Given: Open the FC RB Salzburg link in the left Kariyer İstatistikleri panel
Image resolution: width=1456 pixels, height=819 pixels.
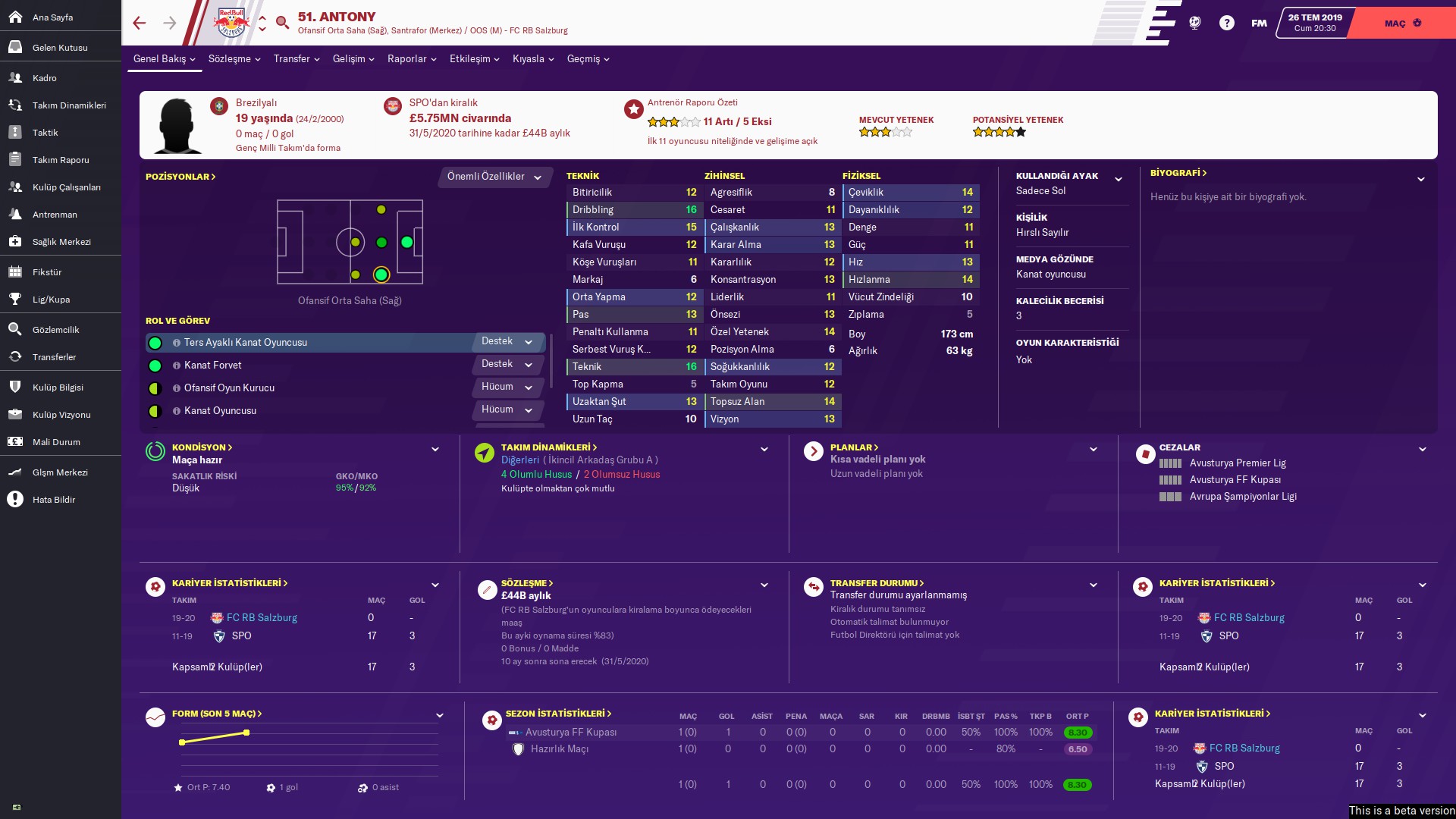Looking at the screenshot, I should click(x=262, y=618).
